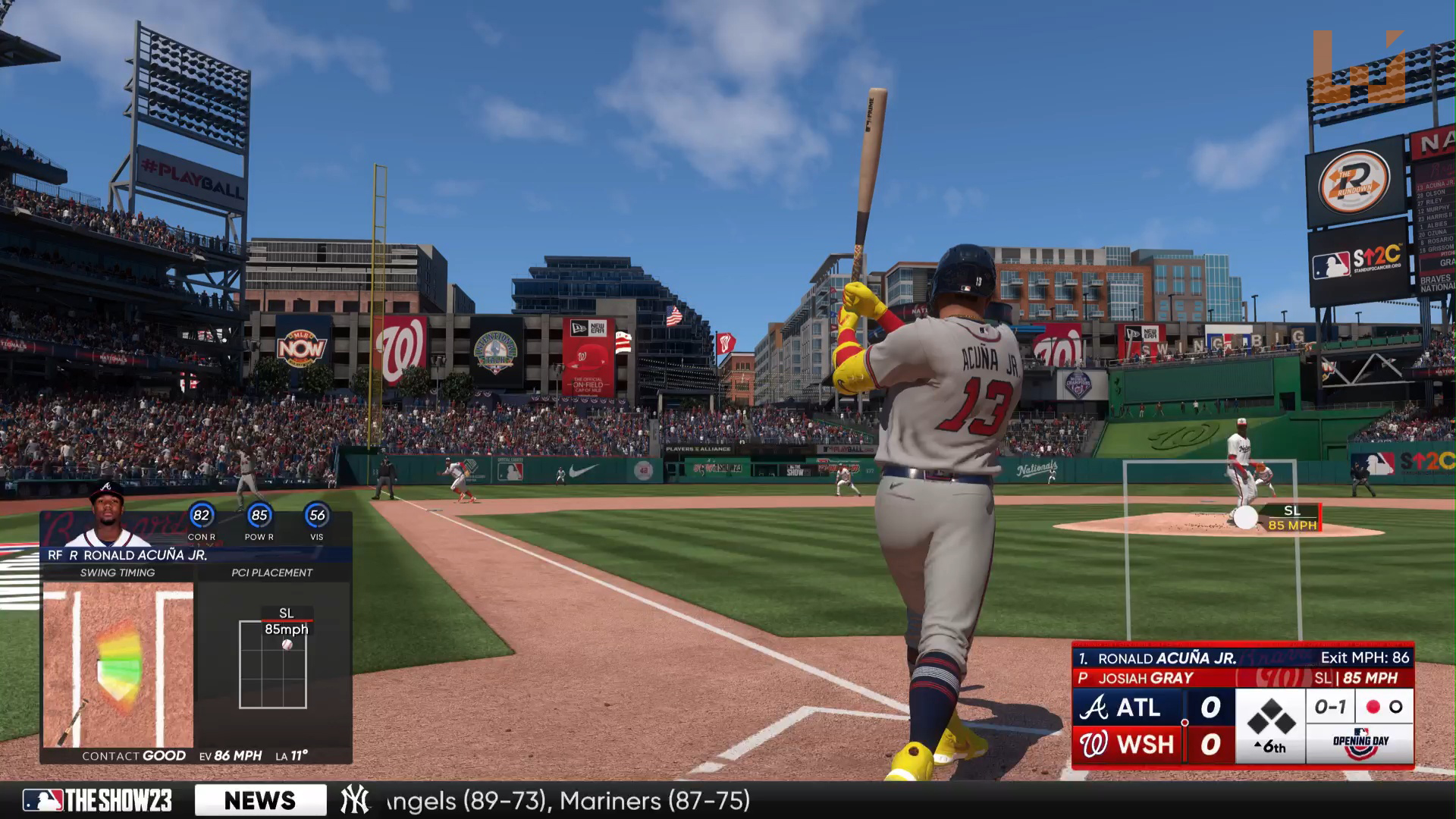Click the NEWS ticker label
This screenshot has height=819, width=1456.
coord(260,801)
